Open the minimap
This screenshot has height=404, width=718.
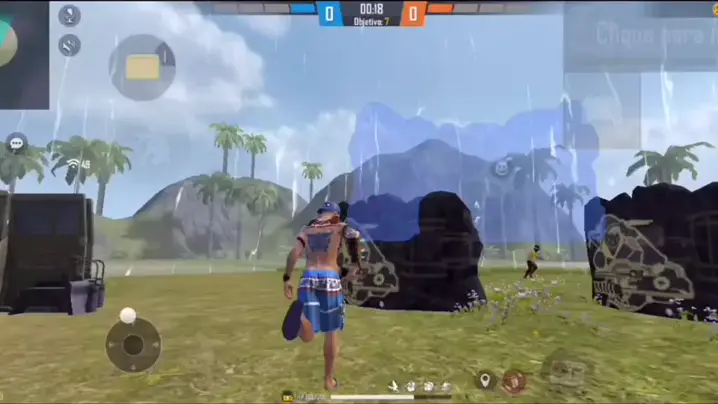[22, 52]
